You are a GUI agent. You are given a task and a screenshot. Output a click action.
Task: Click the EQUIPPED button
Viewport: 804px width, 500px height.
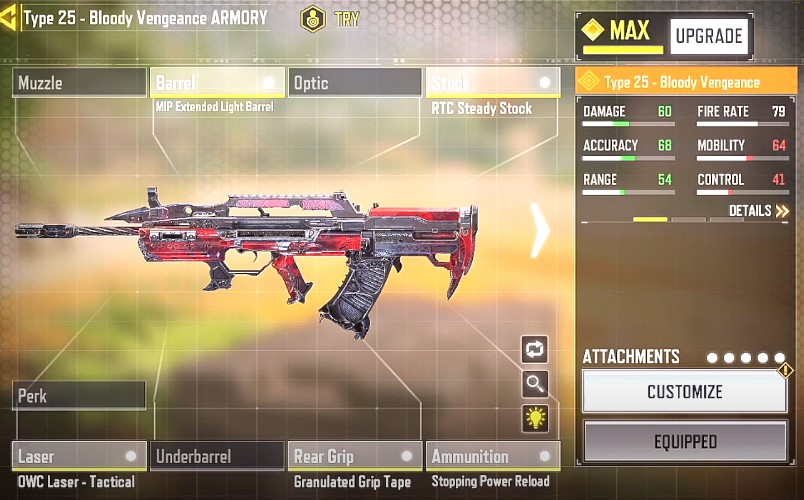click(685, 441)
